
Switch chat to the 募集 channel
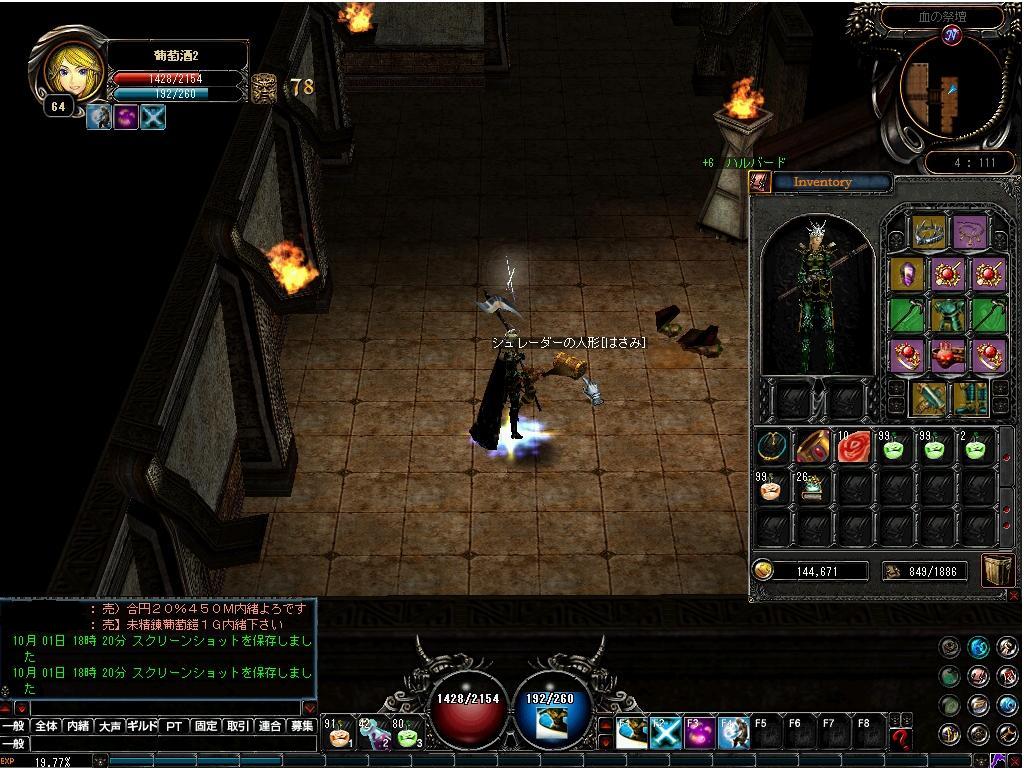coord(302,727)
